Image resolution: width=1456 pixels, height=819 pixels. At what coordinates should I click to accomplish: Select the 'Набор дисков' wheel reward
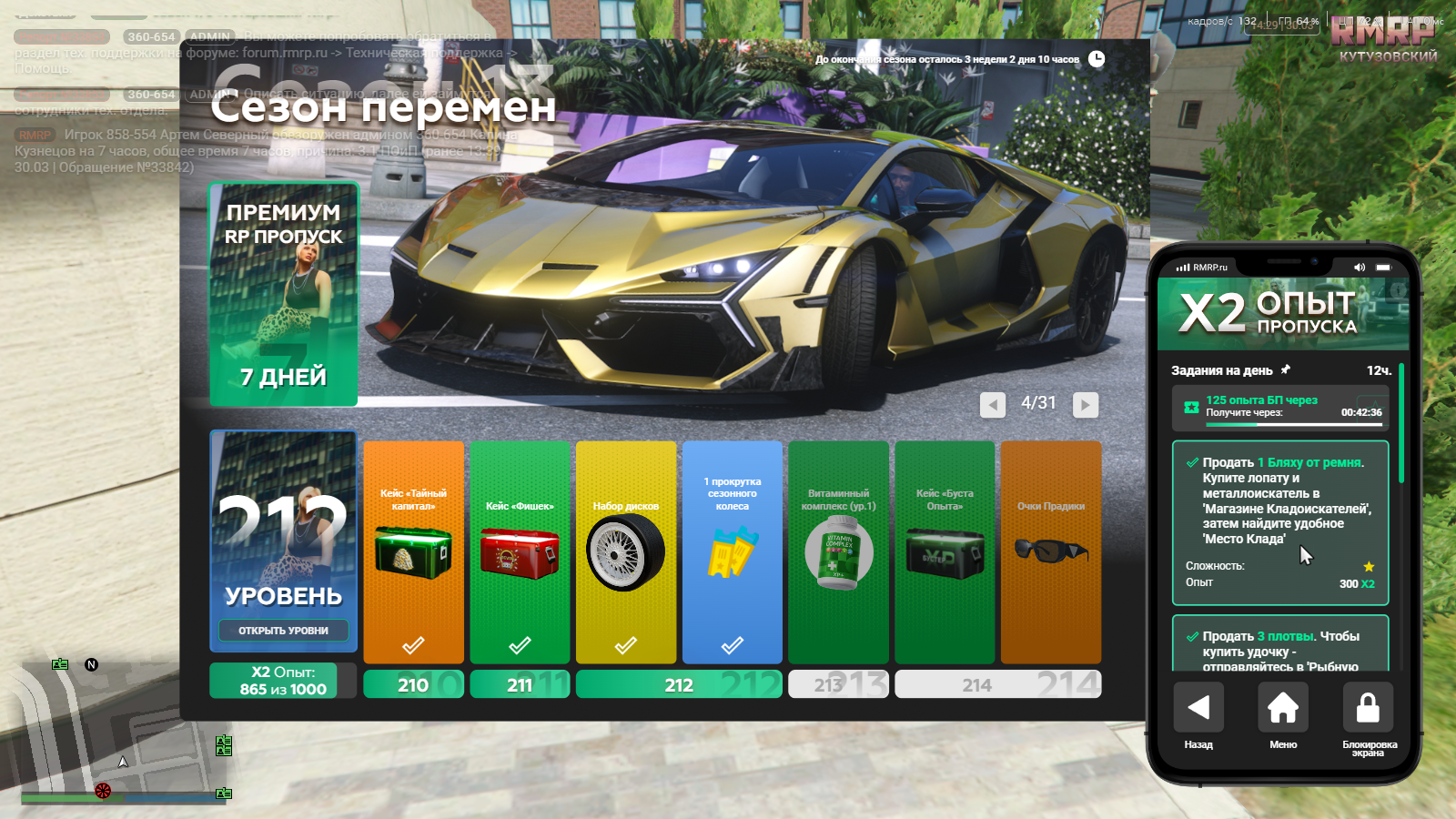[x=626, y=551]
